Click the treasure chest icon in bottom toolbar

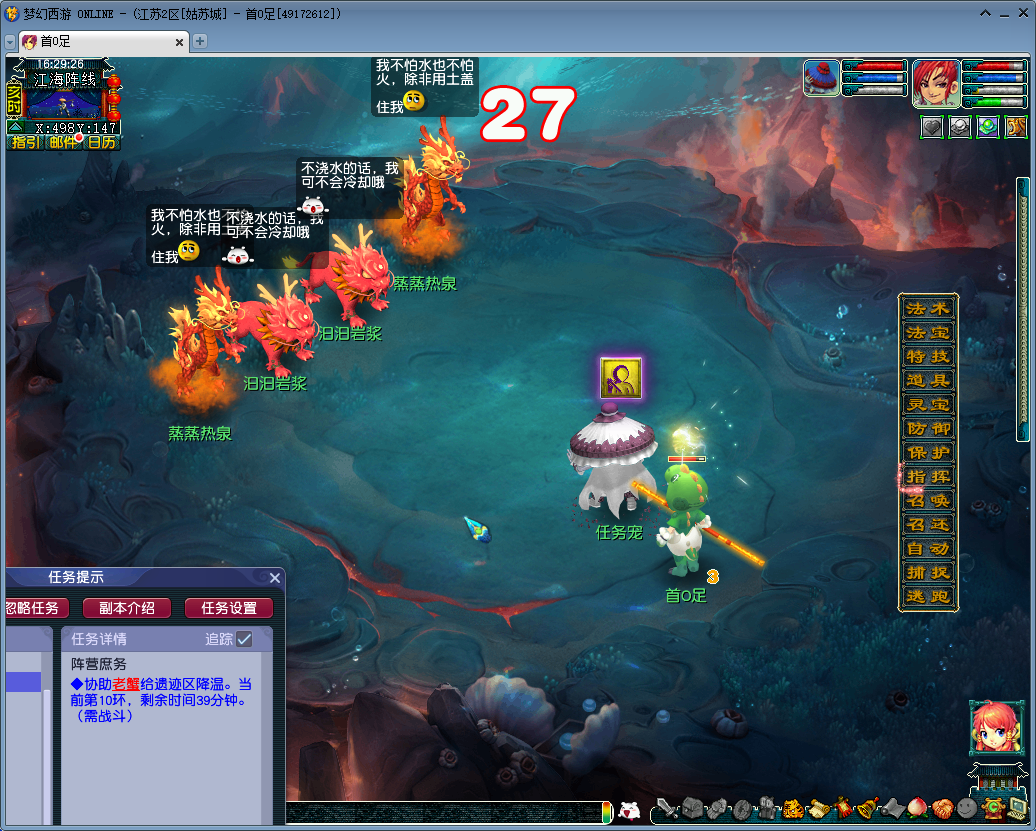(692, 809)
